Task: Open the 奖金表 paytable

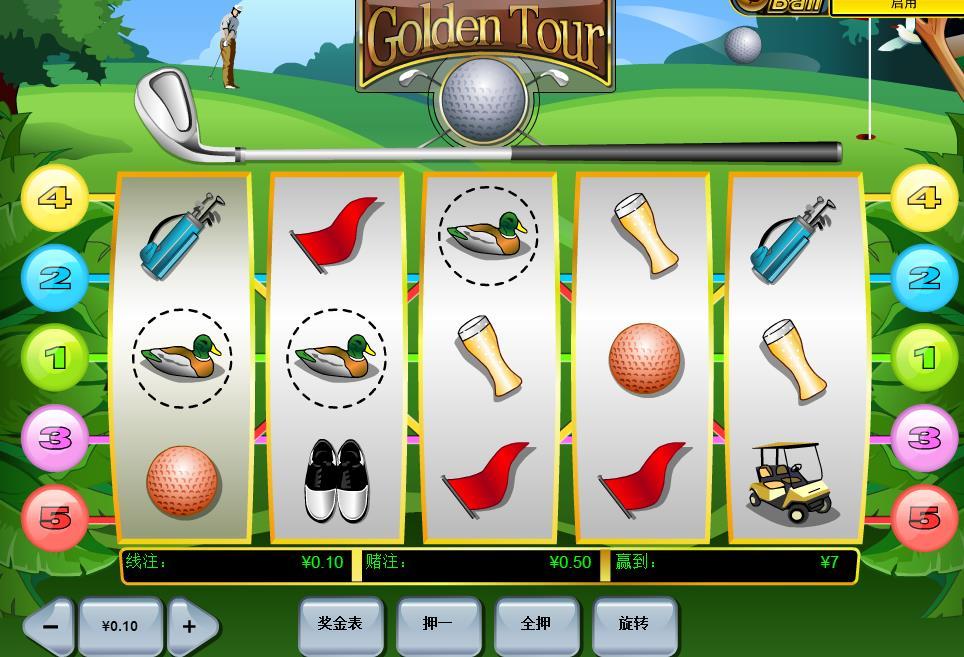Action: pos(339,624)
